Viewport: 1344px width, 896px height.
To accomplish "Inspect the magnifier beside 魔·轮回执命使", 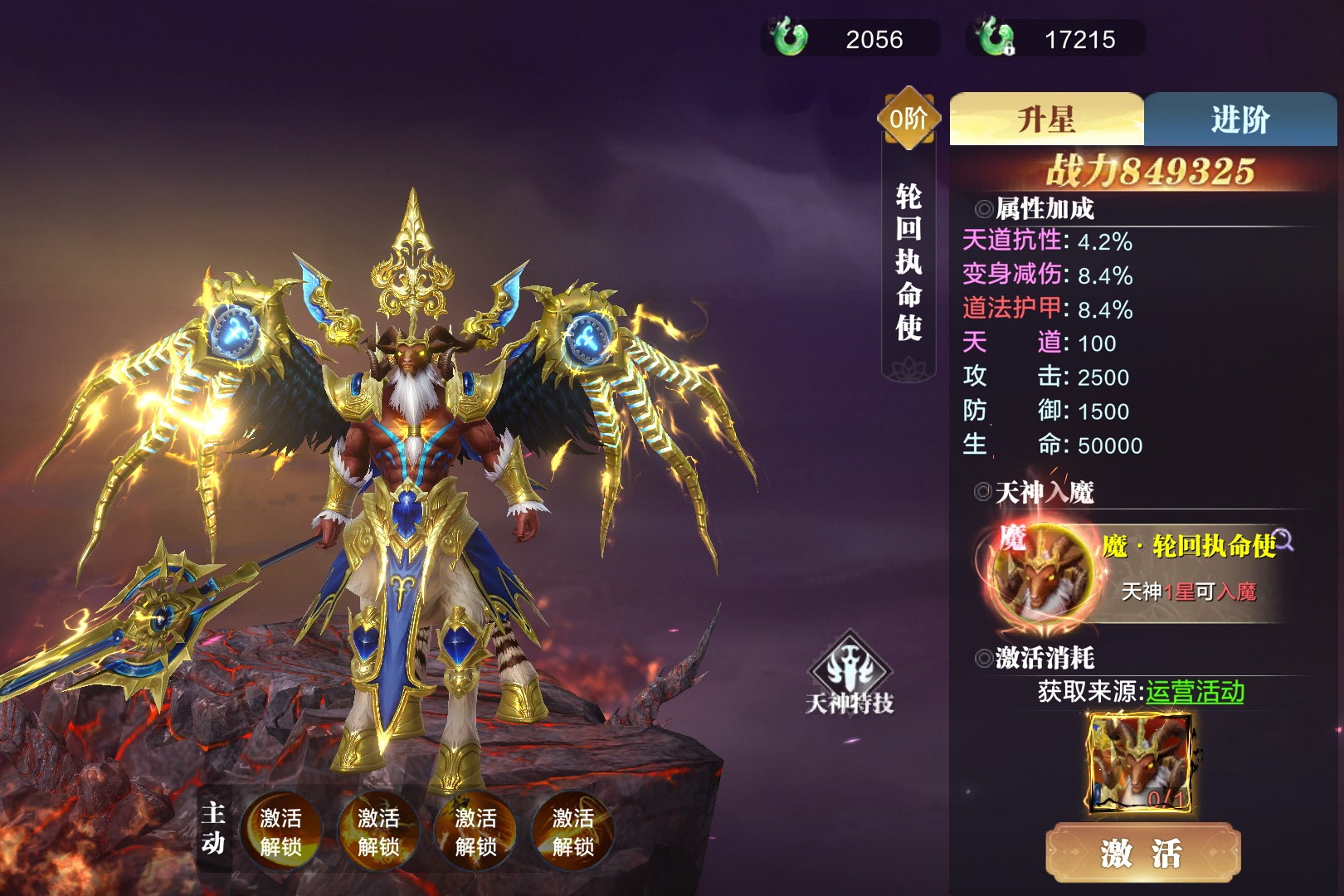I will [1284, 540].
